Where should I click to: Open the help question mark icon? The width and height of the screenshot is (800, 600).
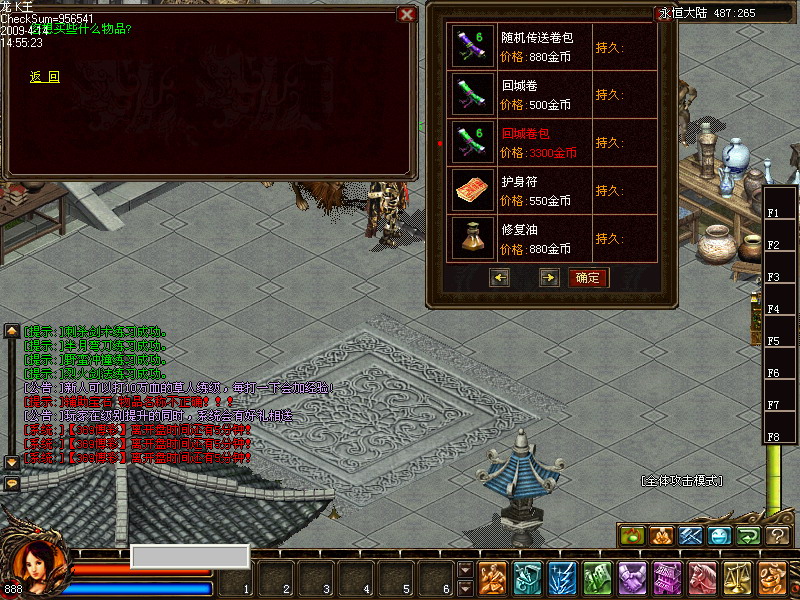778,536
